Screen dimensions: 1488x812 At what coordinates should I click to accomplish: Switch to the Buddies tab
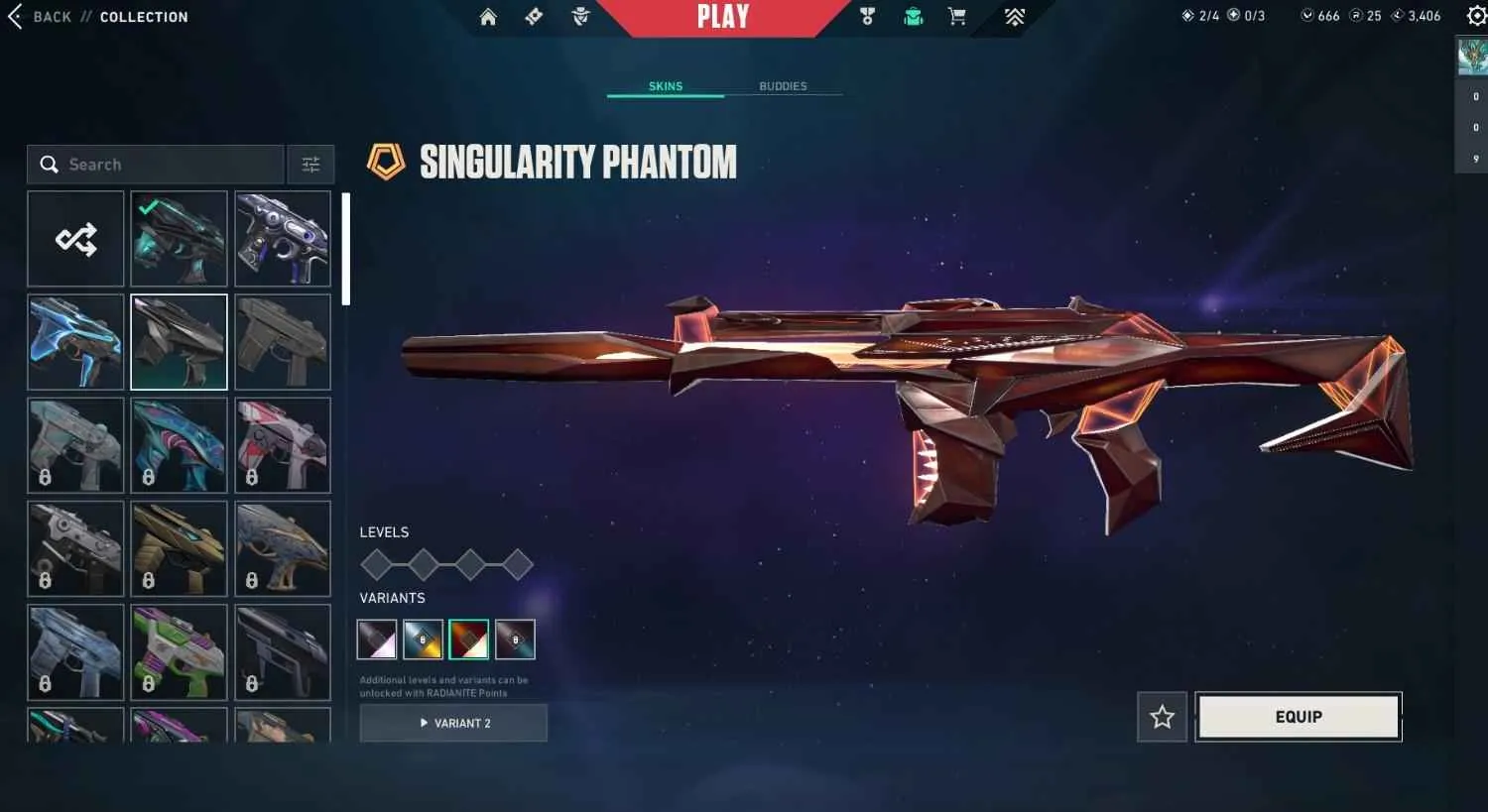[x=783, y=86]
